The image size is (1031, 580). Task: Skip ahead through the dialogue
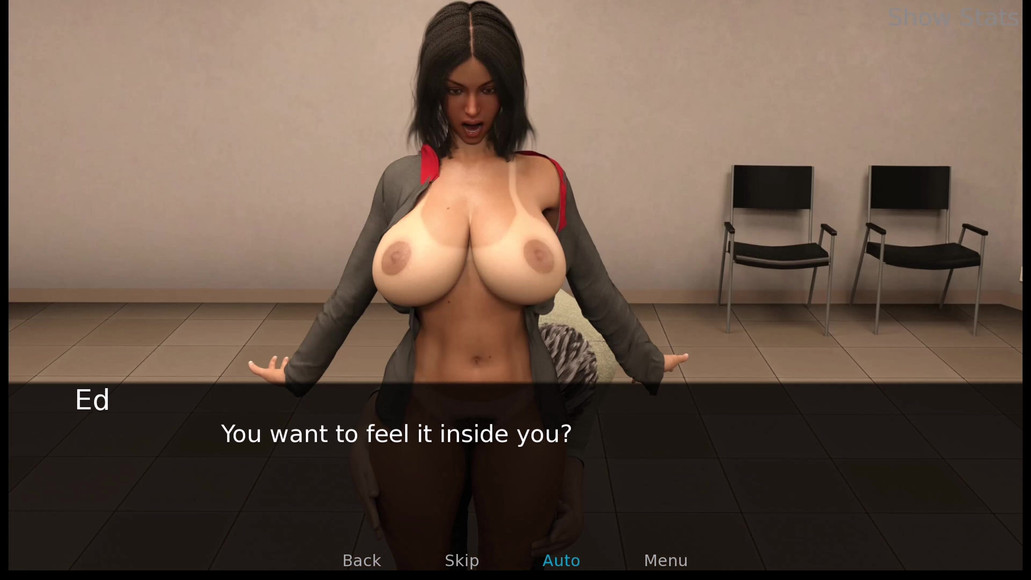(x=461, y=561)
